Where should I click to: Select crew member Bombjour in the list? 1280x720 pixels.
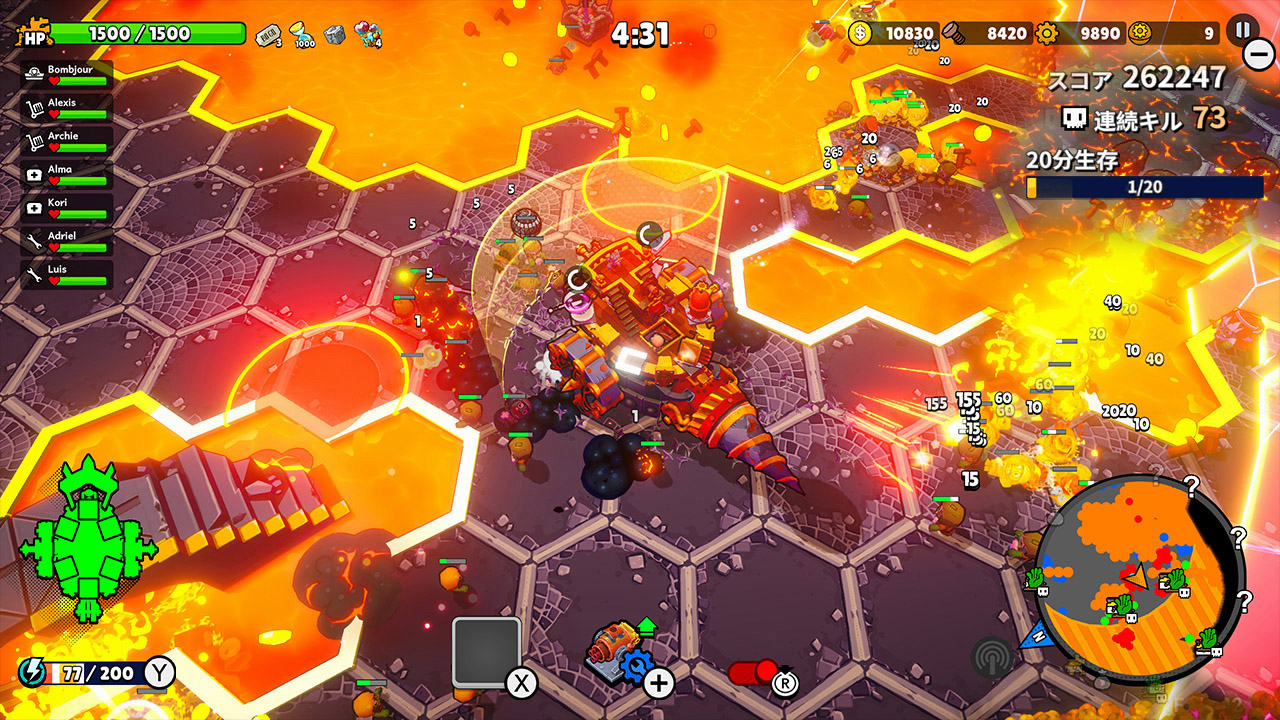[67, 76]
